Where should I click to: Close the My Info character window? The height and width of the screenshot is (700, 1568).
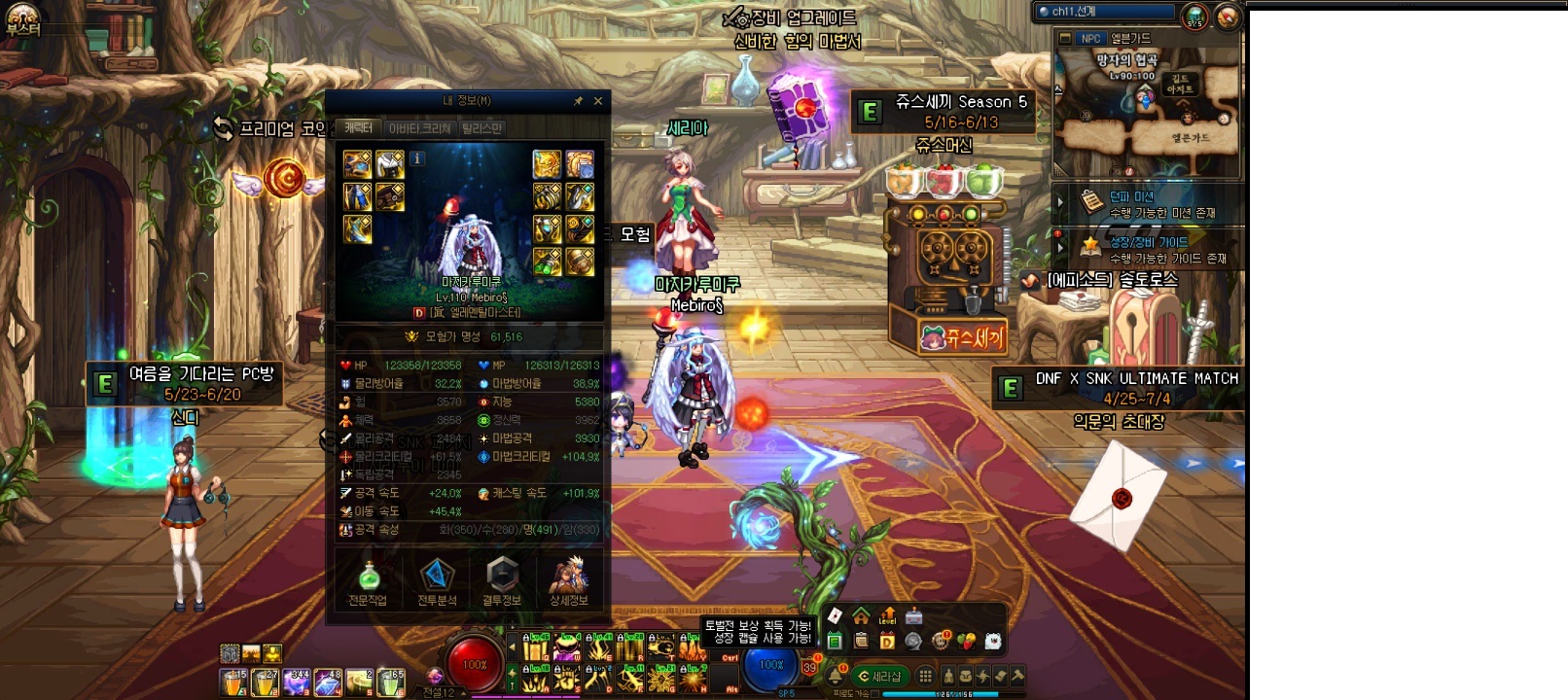[598, 101]
